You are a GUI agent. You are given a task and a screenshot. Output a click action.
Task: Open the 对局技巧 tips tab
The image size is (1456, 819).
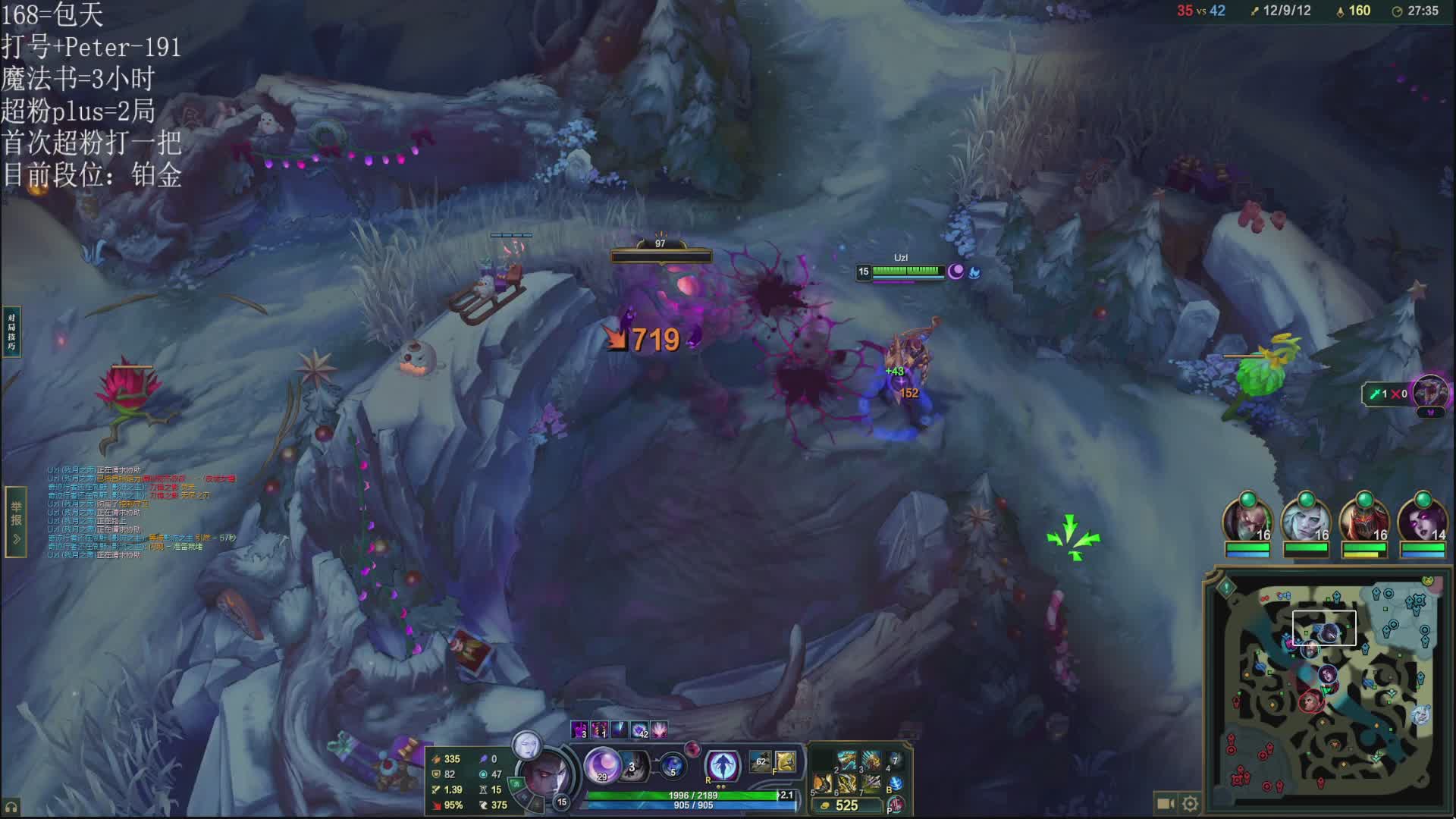(x=11, y=331)
